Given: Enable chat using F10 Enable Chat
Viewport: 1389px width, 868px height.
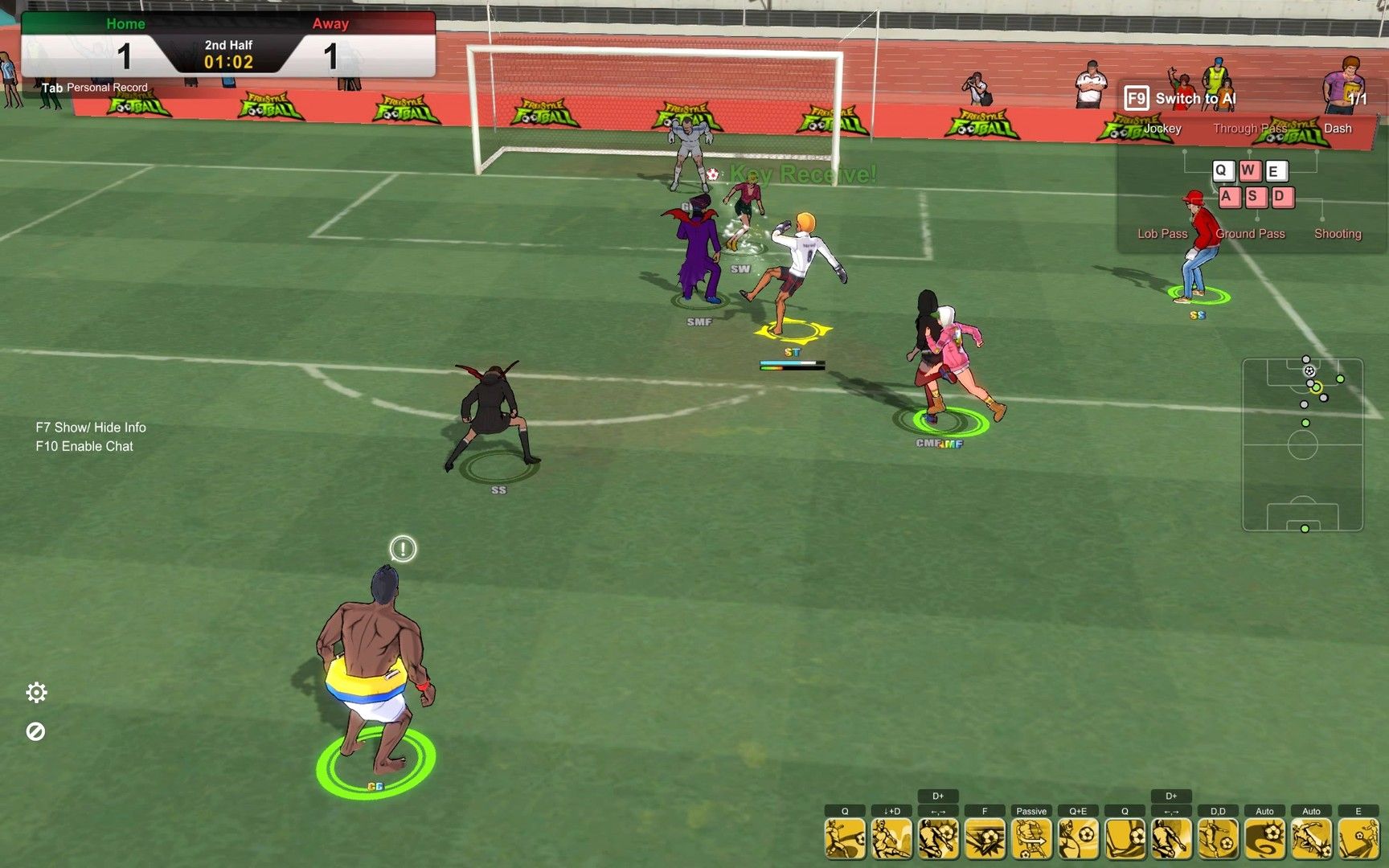Looking at the screenshot, I should click(84, 446).
